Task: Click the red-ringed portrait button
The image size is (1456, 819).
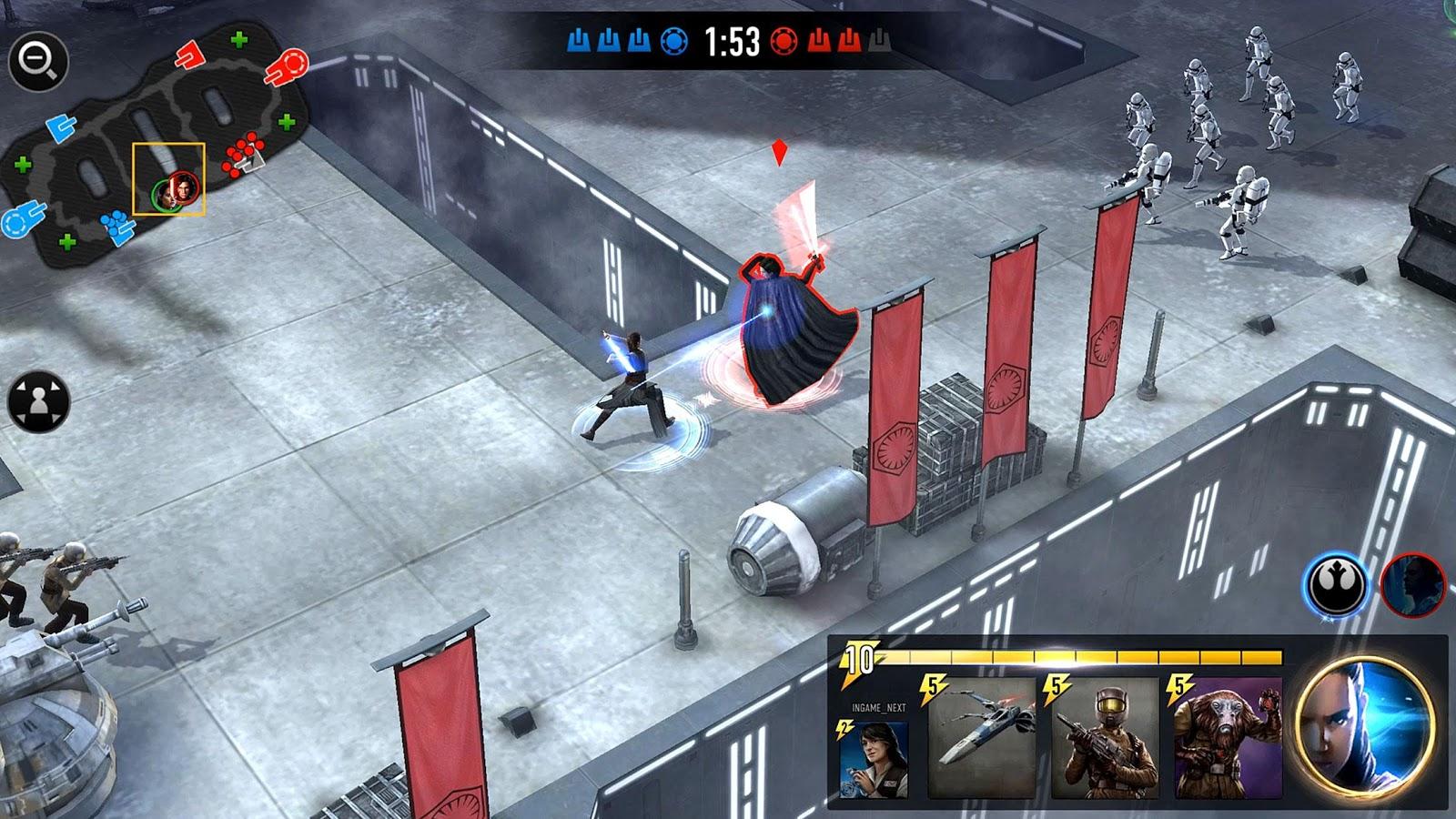Action: pyautogui.click(x=1412, y=585)
